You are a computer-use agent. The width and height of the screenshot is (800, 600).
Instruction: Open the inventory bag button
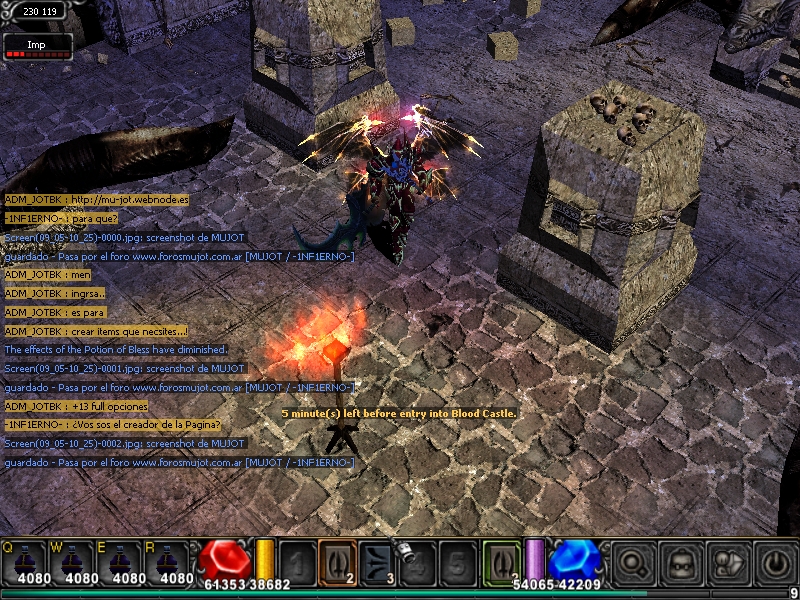(x=680, y=563)
